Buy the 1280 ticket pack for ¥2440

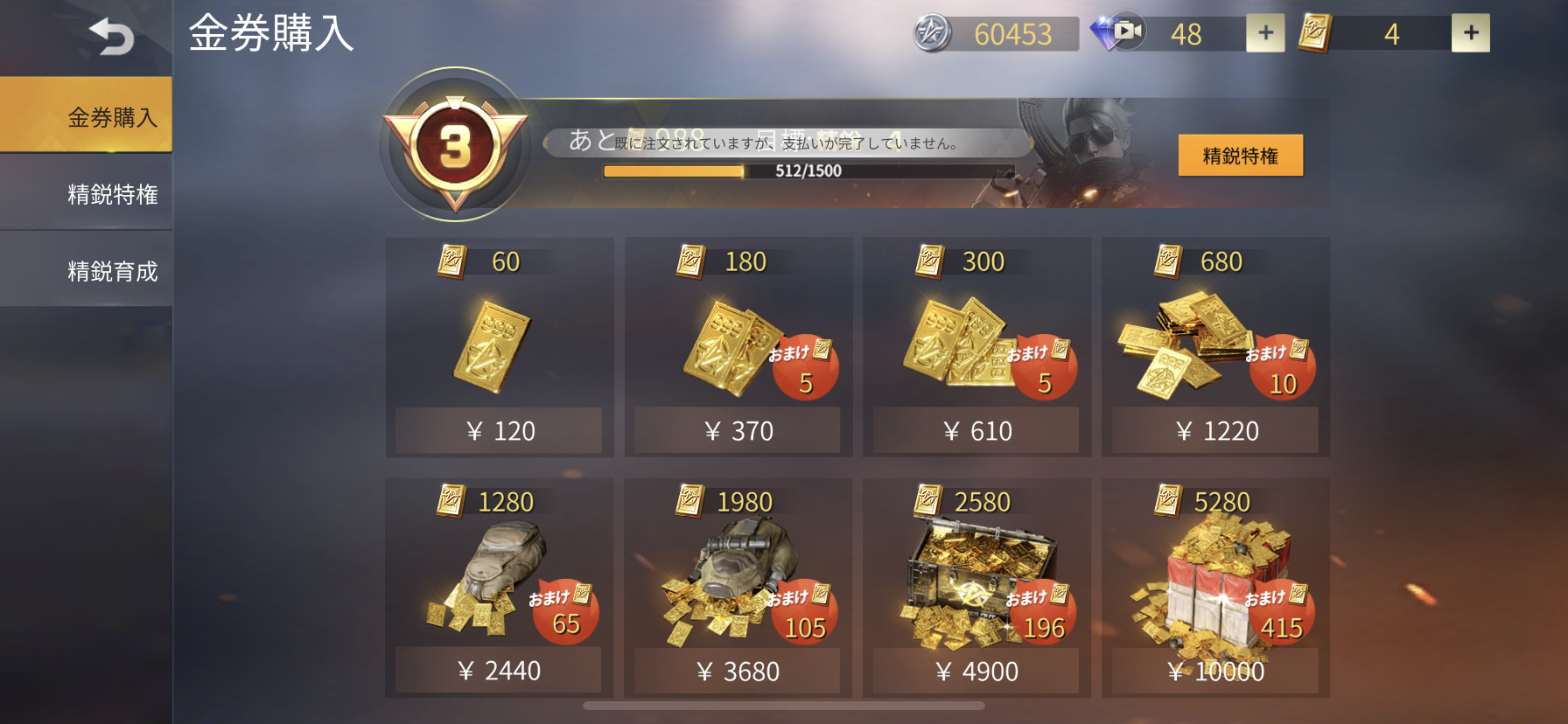(499, 671)
